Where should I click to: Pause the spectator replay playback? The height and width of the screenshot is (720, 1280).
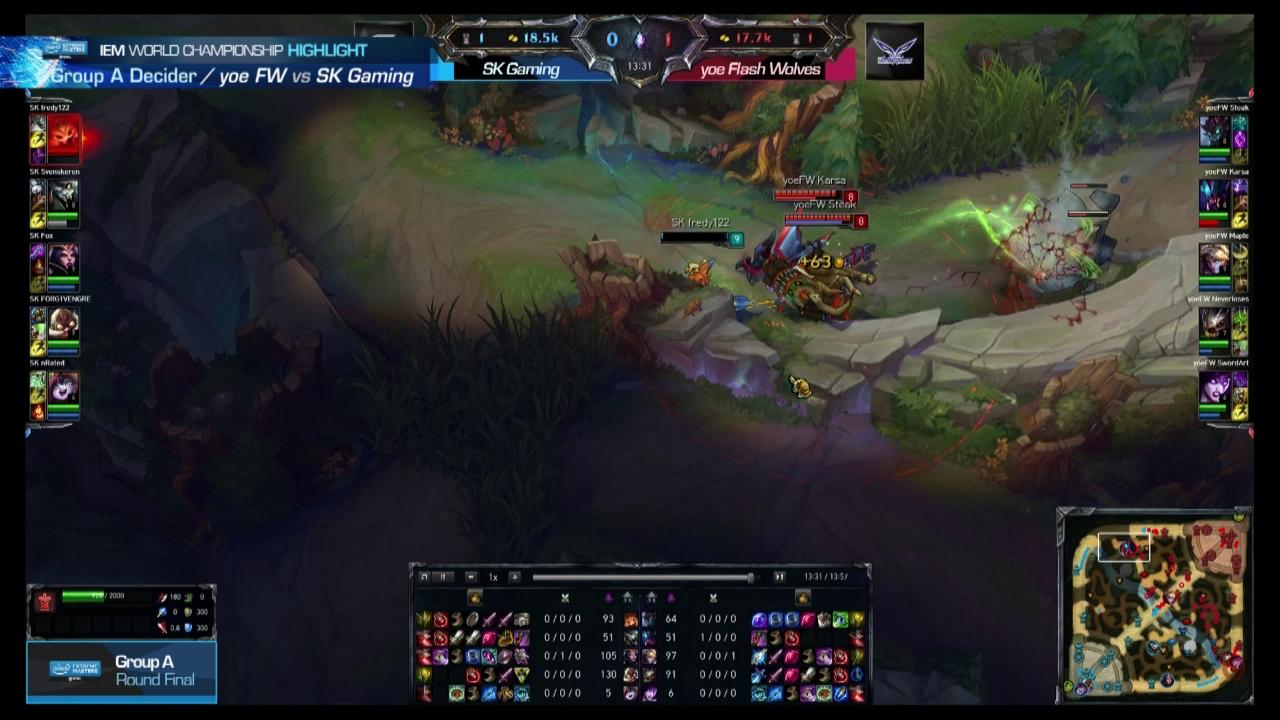443,577
